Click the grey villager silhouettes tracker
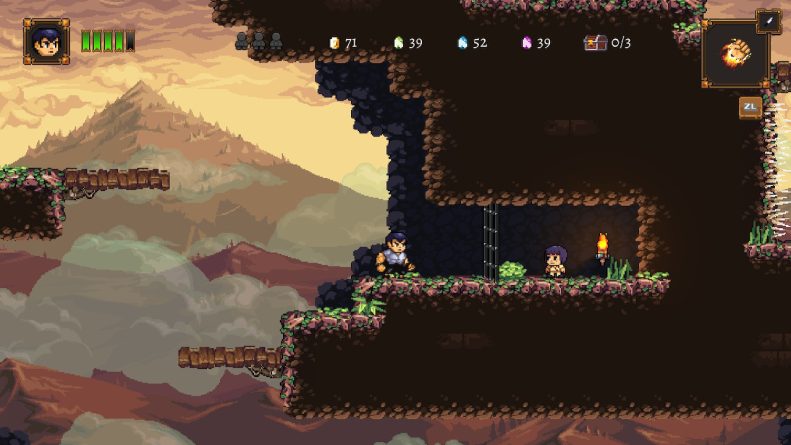Viewport: 791px width, 445px height. (259, 42)
